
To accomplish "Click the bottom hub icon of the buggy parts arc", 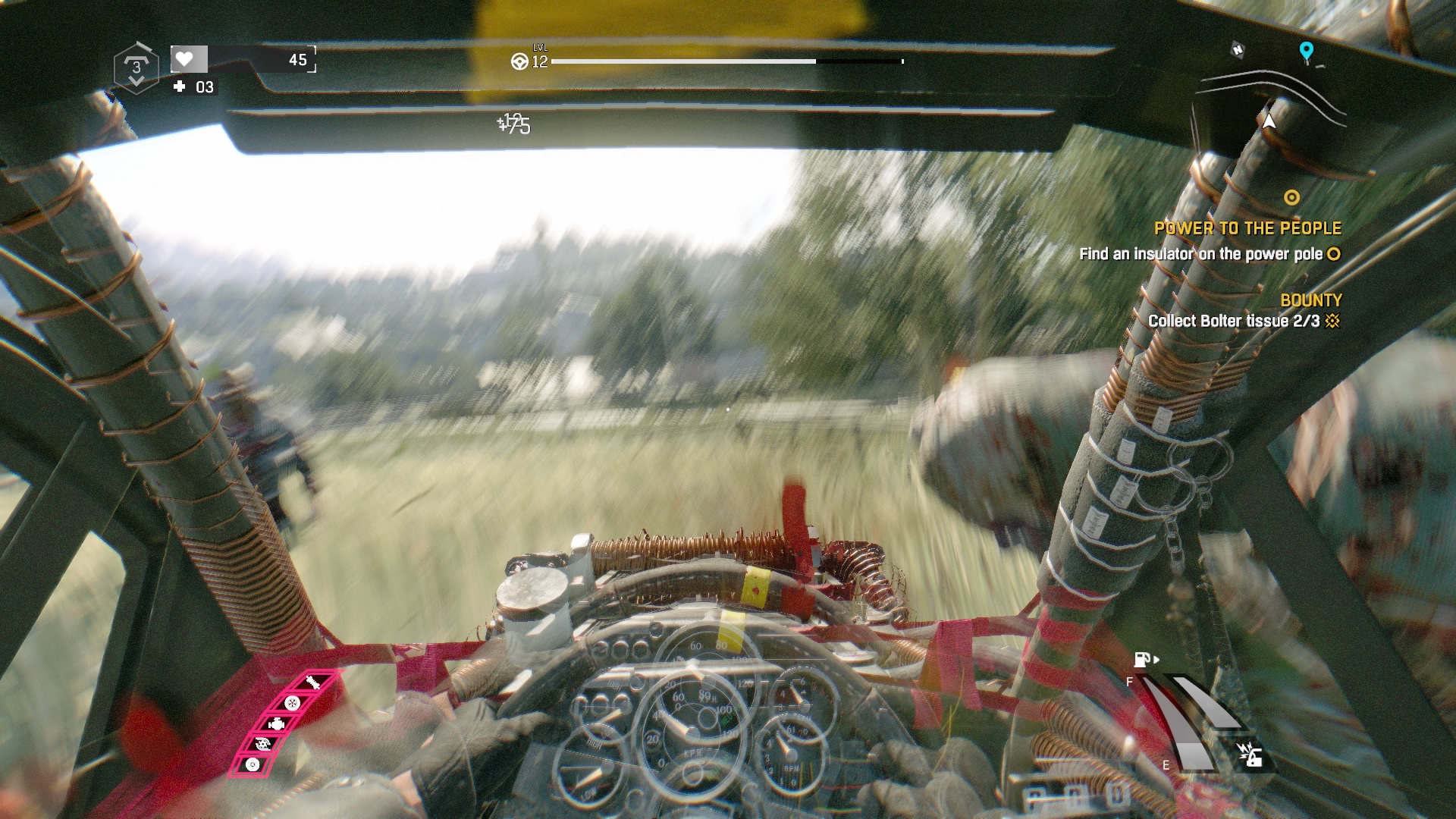I will coord(253,764).
